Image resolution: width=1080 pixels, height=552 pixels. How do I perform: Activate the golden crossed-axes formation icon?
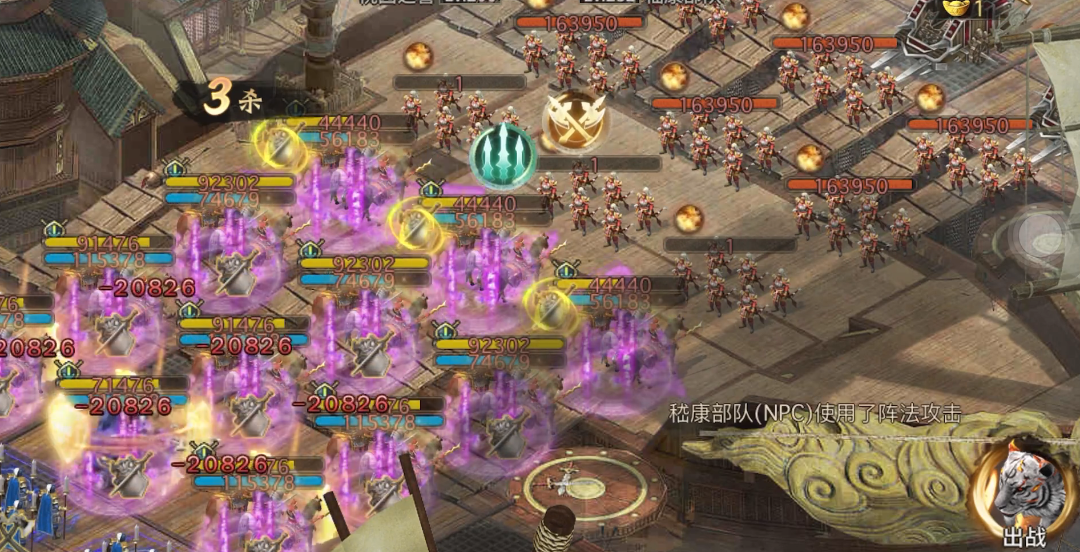(x=575, y=121)
